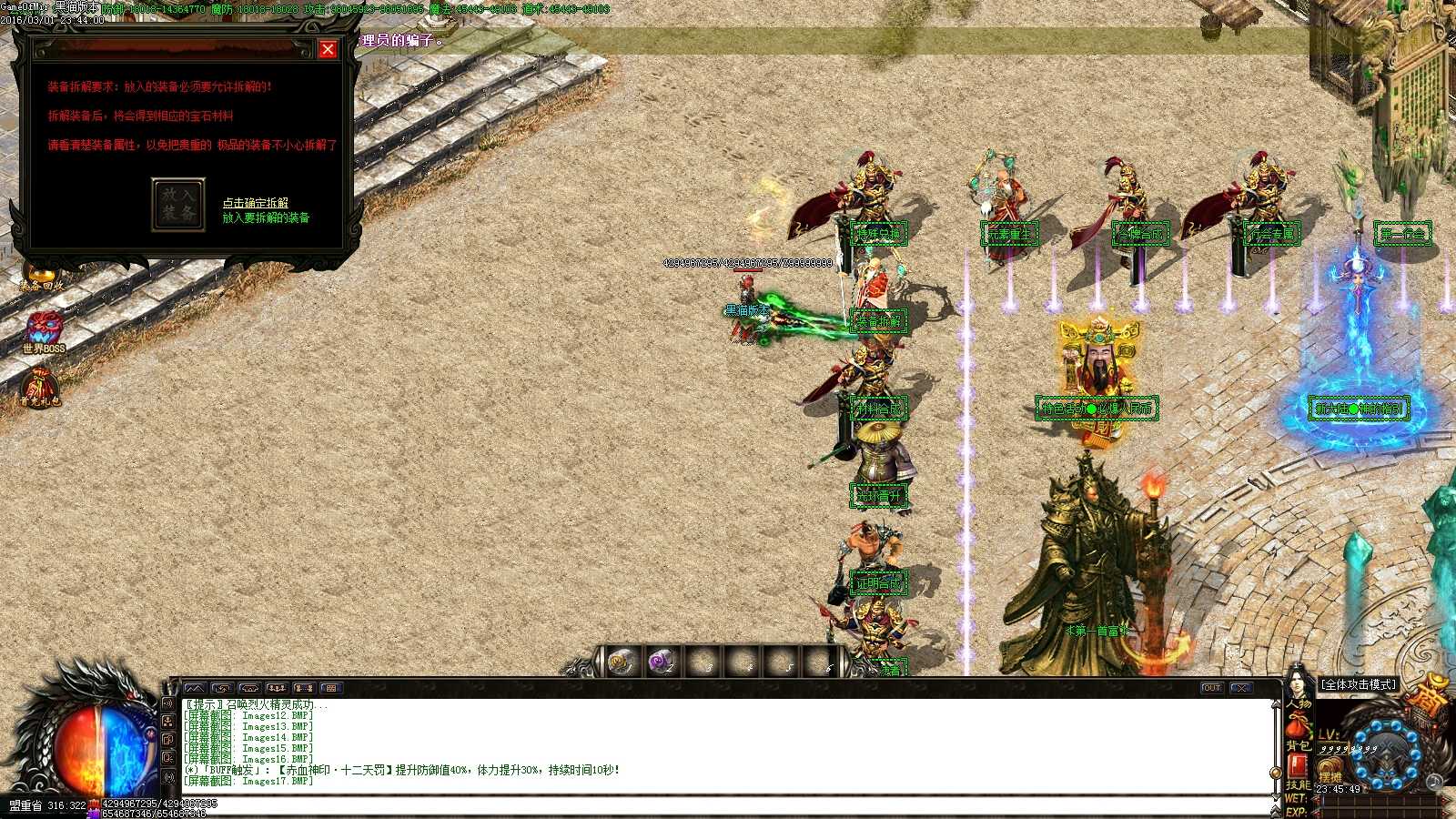Click the 放入装备 slot in the disassemble dialog
This screenshot has height=819, width=1456.
(178, 202)
